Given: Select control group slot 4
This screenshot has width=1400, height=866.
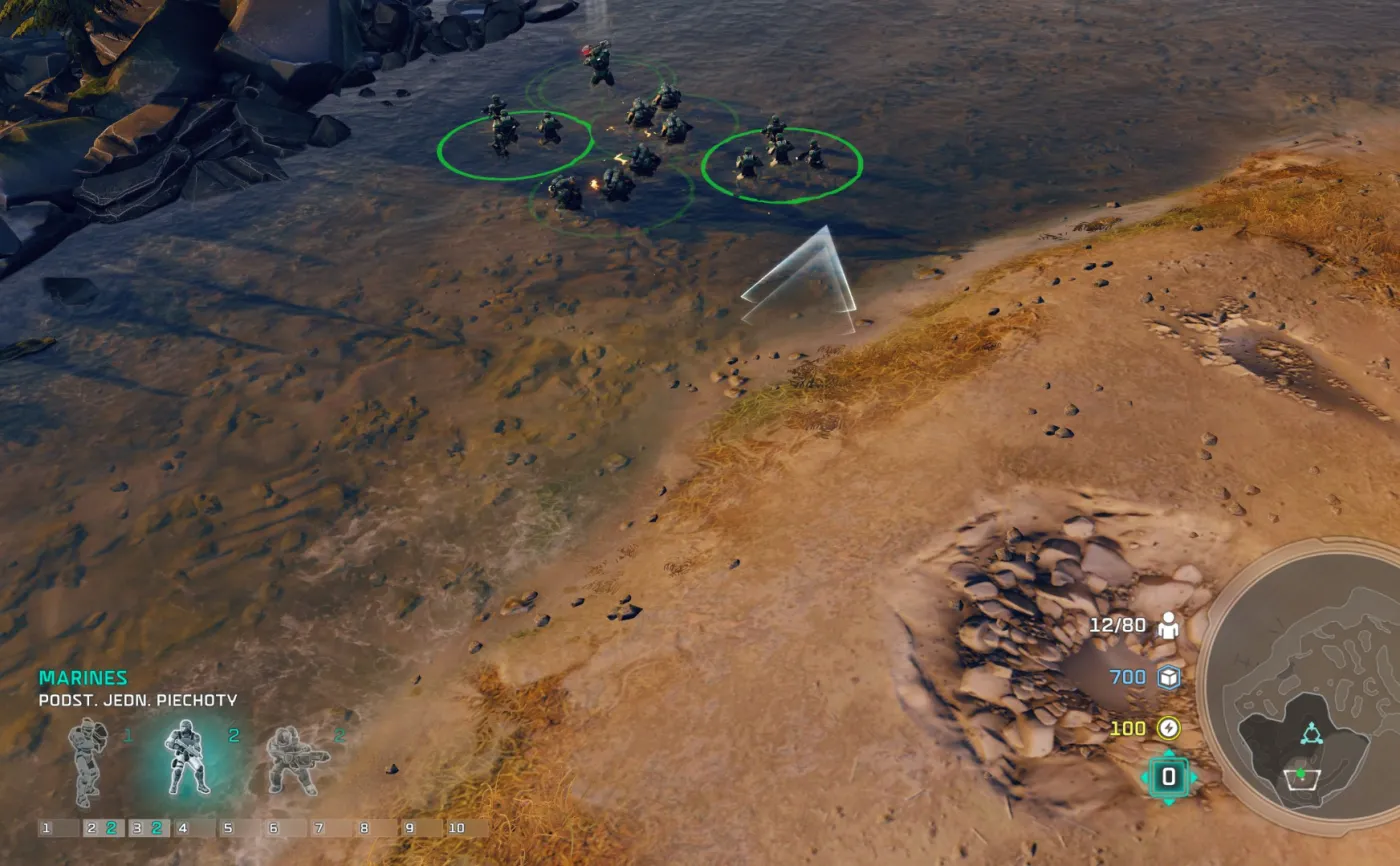Looking at the screenshot, I should click(182, 827).
